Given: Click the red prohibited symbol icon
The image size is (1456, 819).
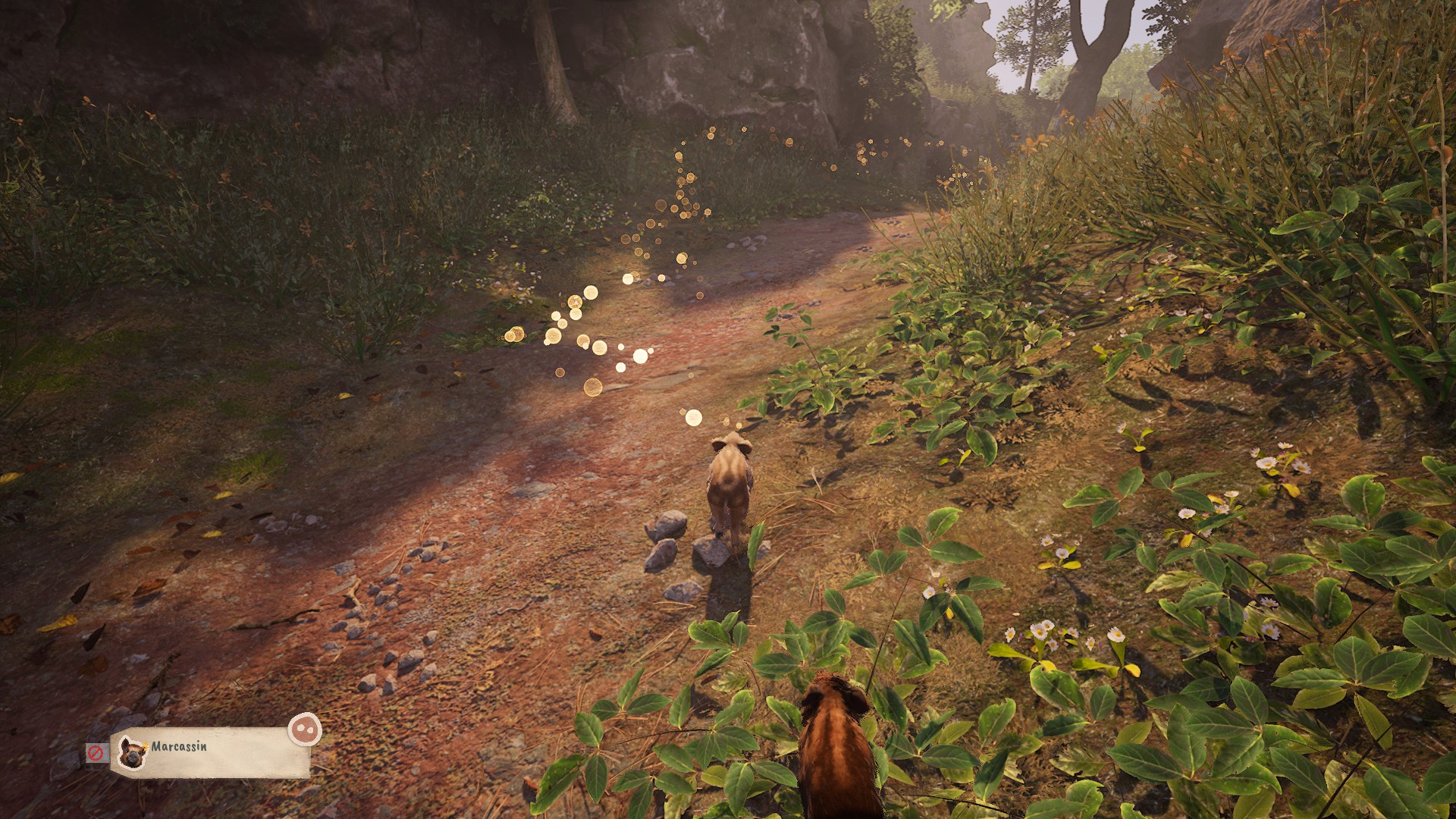Looking at the screenshot, I should click(x=96, y=753).
